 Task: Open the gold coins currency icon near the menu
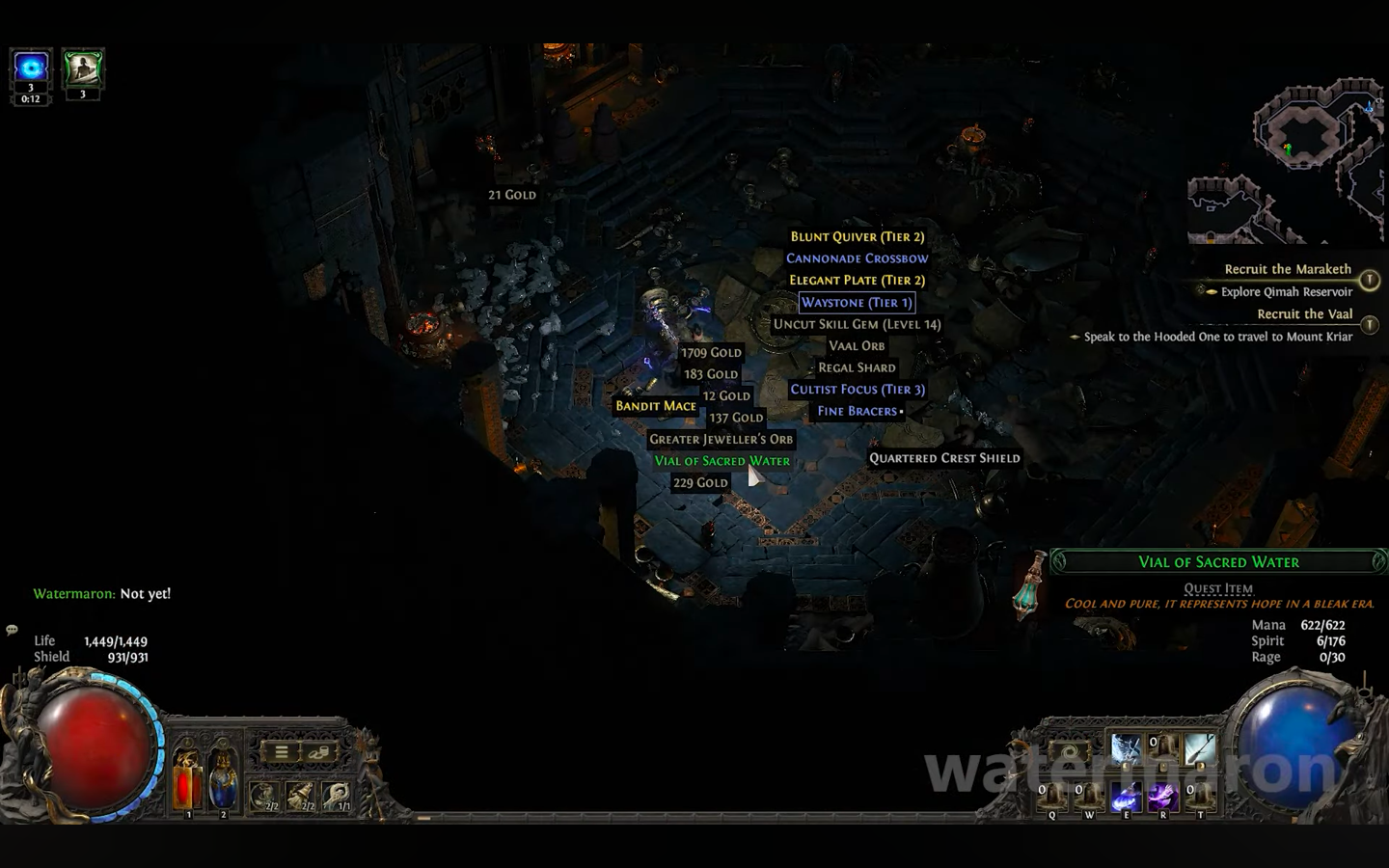point(318,752)
